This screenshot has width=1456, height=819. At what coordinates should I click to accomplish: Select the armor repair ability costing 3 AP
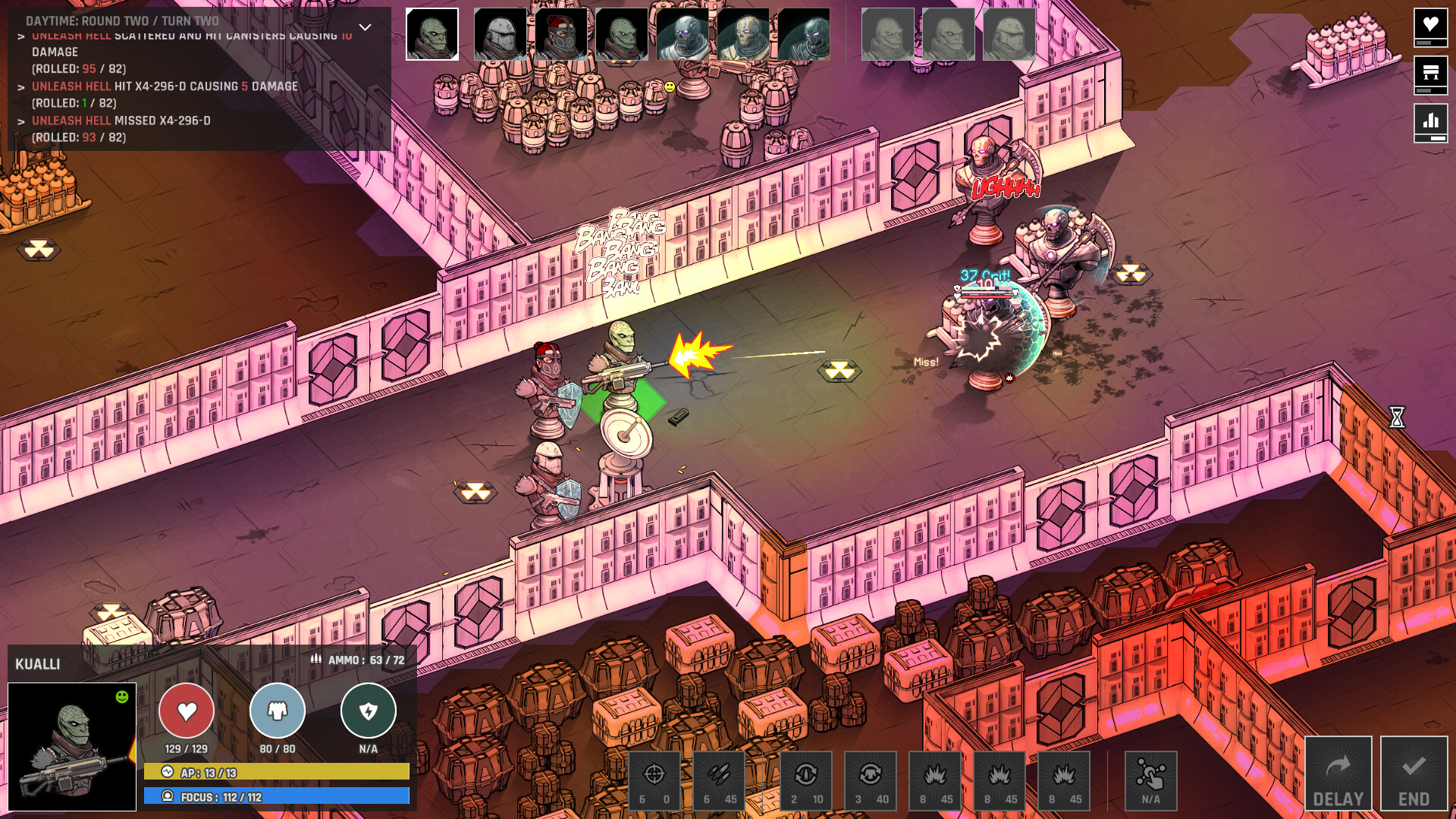[871, 780]
